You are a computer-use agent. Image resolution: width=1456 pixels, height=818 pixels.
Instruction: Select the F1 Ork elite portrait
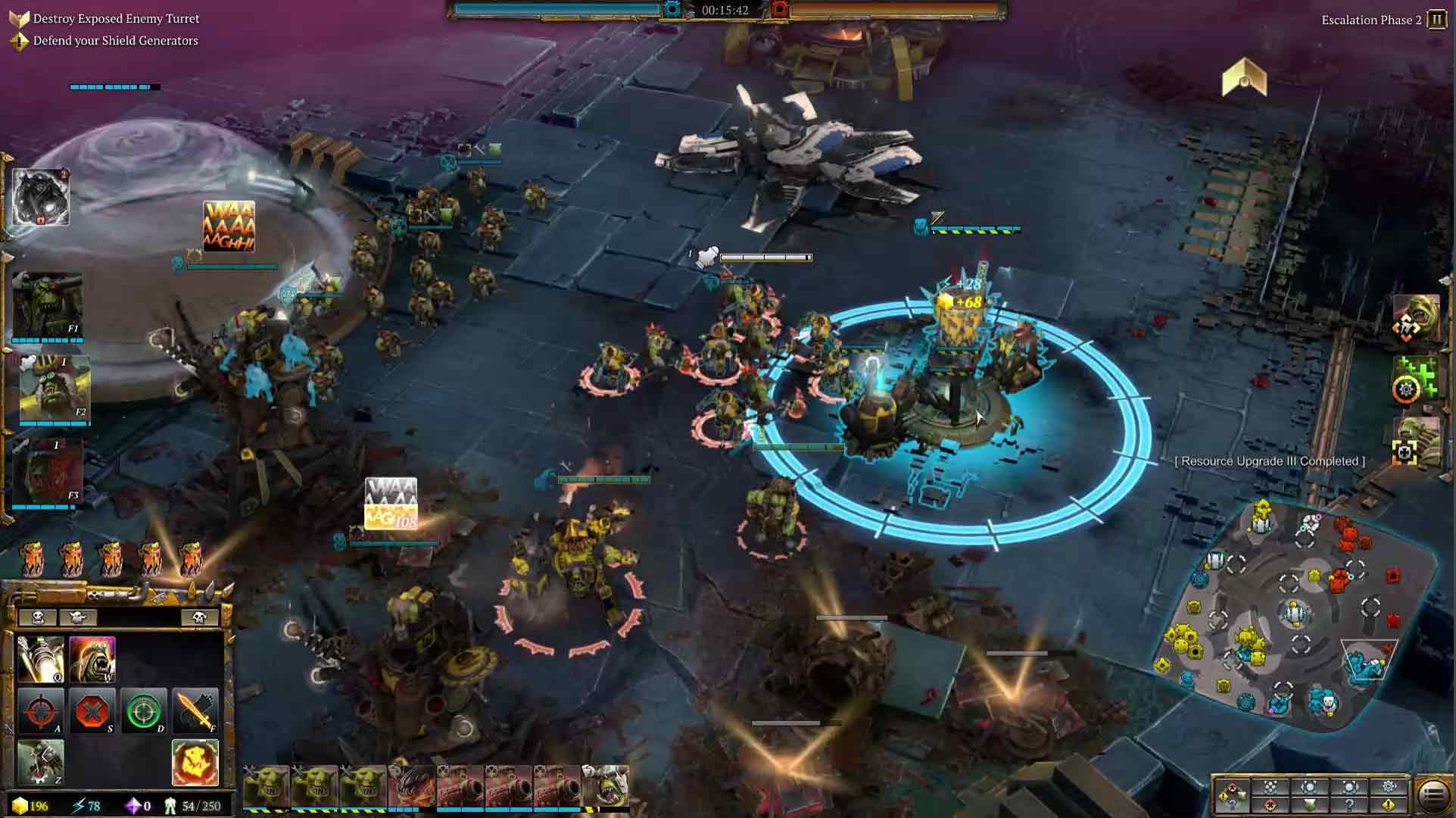[x=47, y=305]
